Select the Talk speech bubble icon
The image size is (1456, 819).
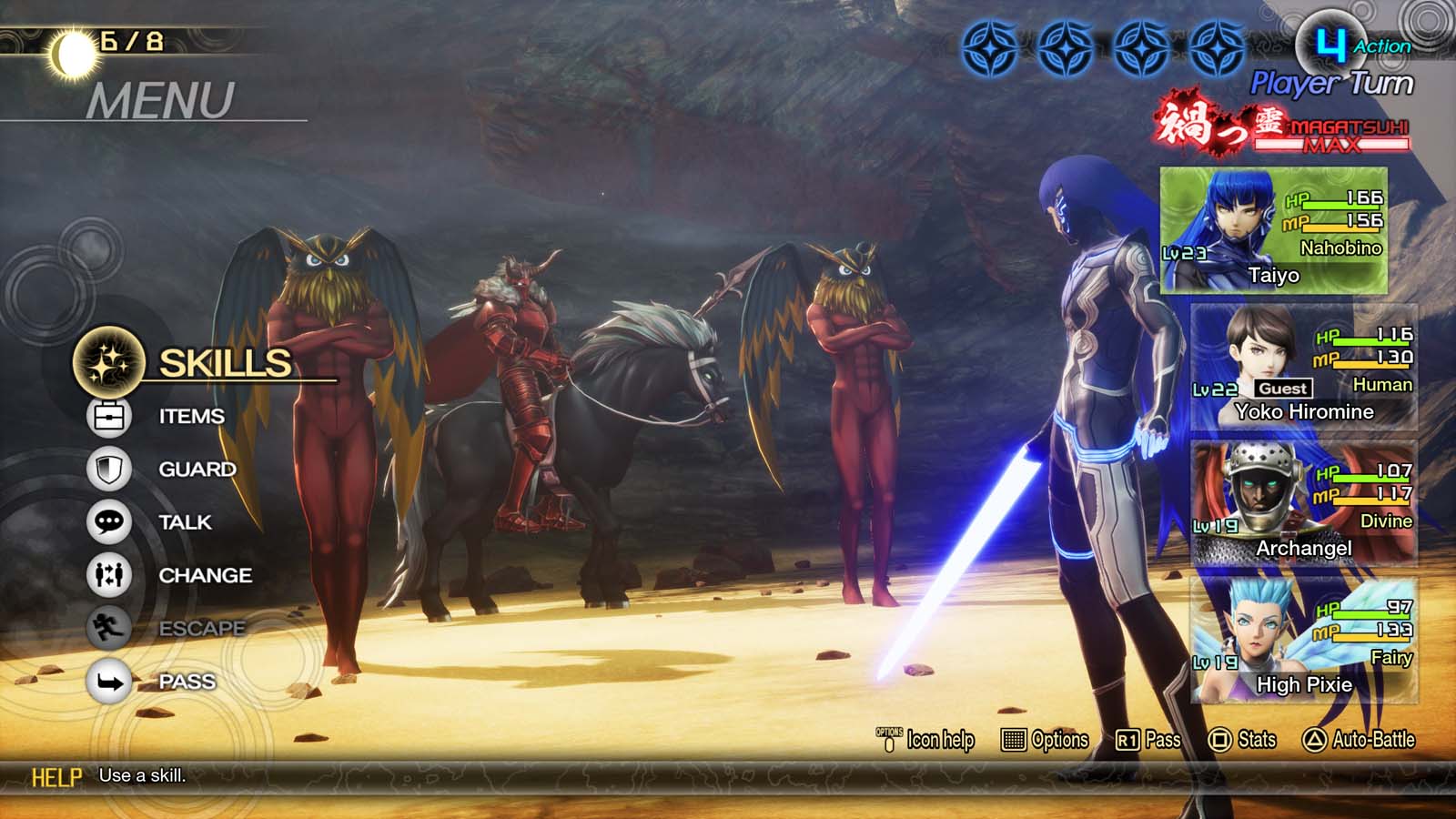point(106,521)
